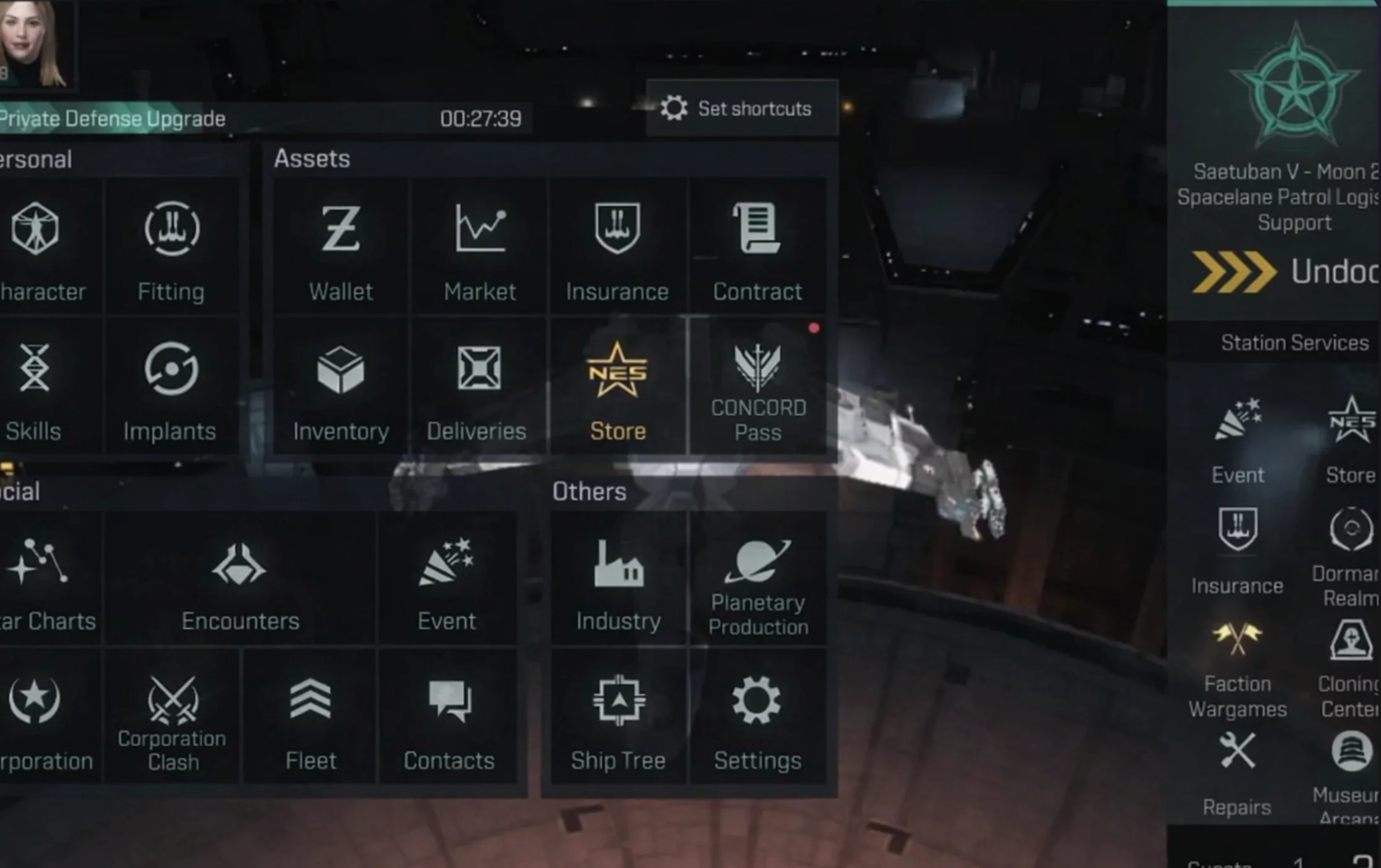This screenshot has height=868, width=1381.
Task: Open the Contacts tile
Action: [x=449, y=718]
